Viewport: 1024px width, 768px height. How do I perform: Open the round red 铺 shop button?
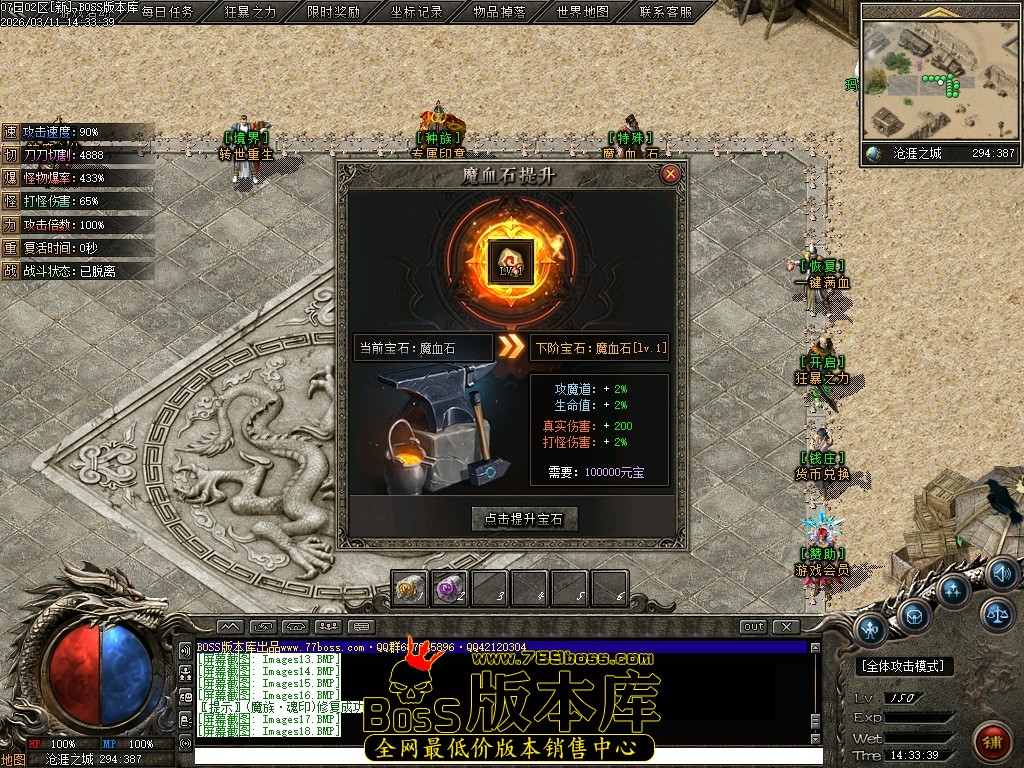(992, 741)
